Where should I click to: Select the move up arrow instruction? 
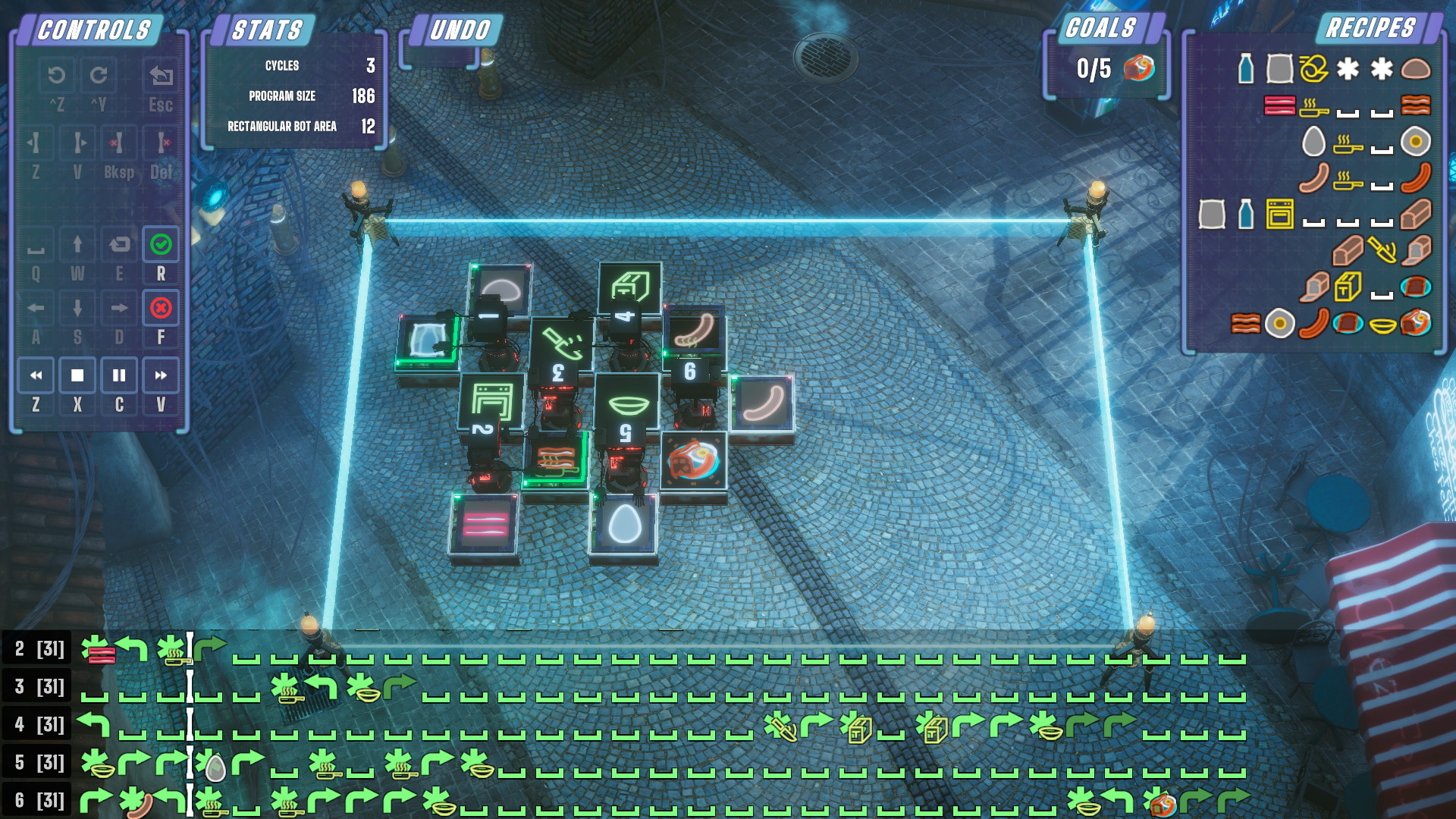click(x=77, y=244)
